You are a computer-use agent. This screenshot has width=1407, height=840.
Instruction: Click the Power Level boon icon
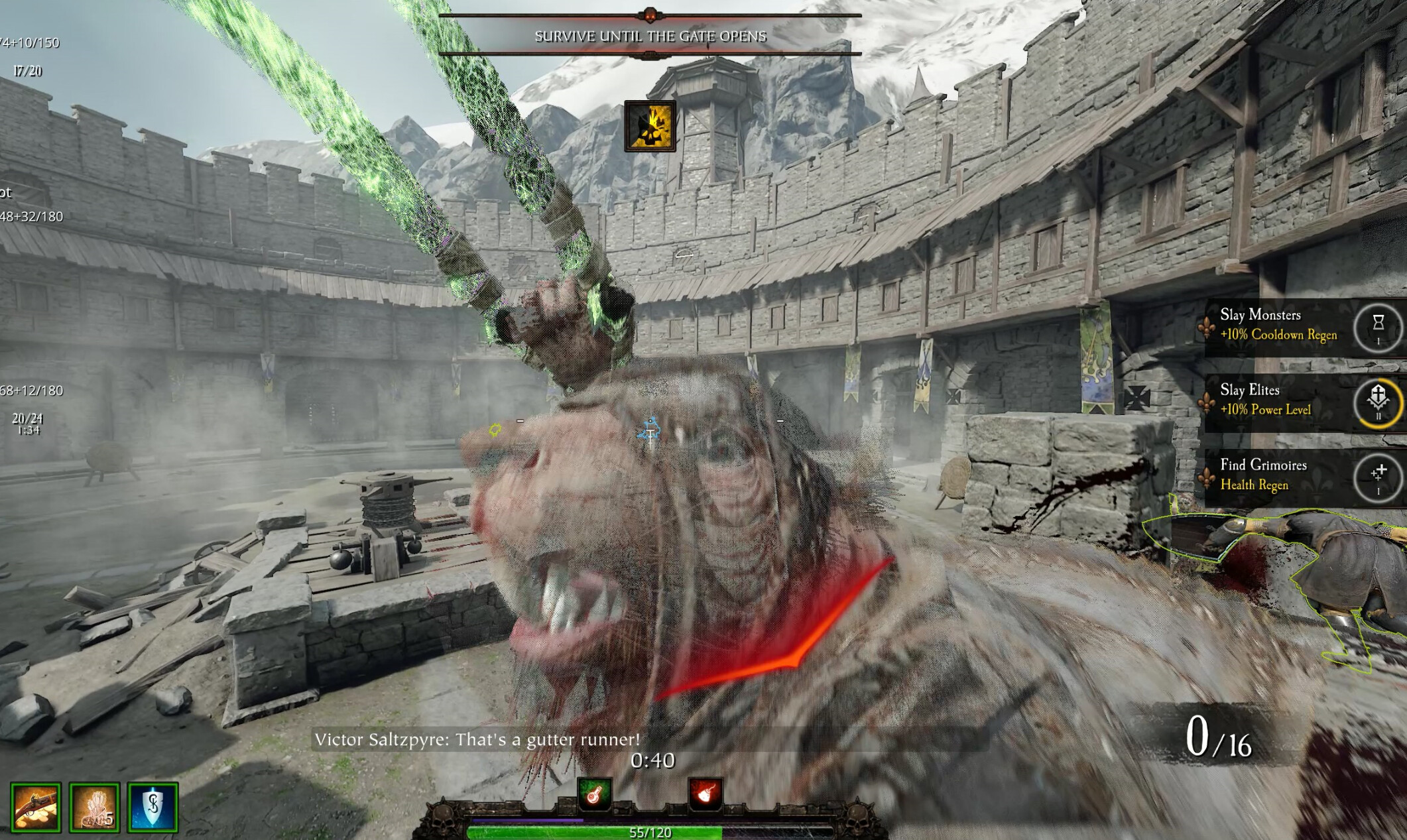click(1378, 400)
